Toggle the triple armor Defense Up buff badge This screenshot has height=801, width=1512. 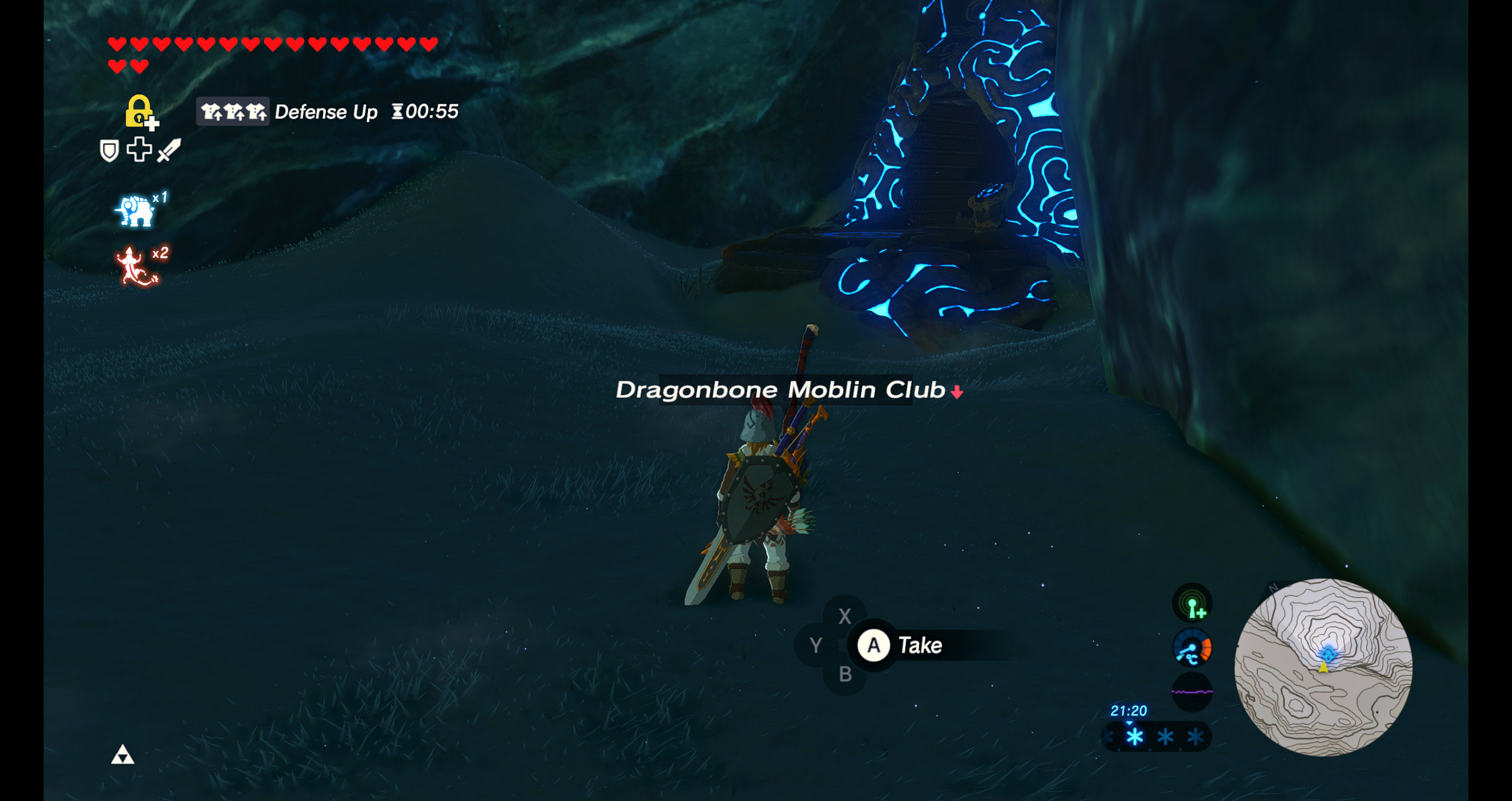pyautogui.click(x=233, y=111)
